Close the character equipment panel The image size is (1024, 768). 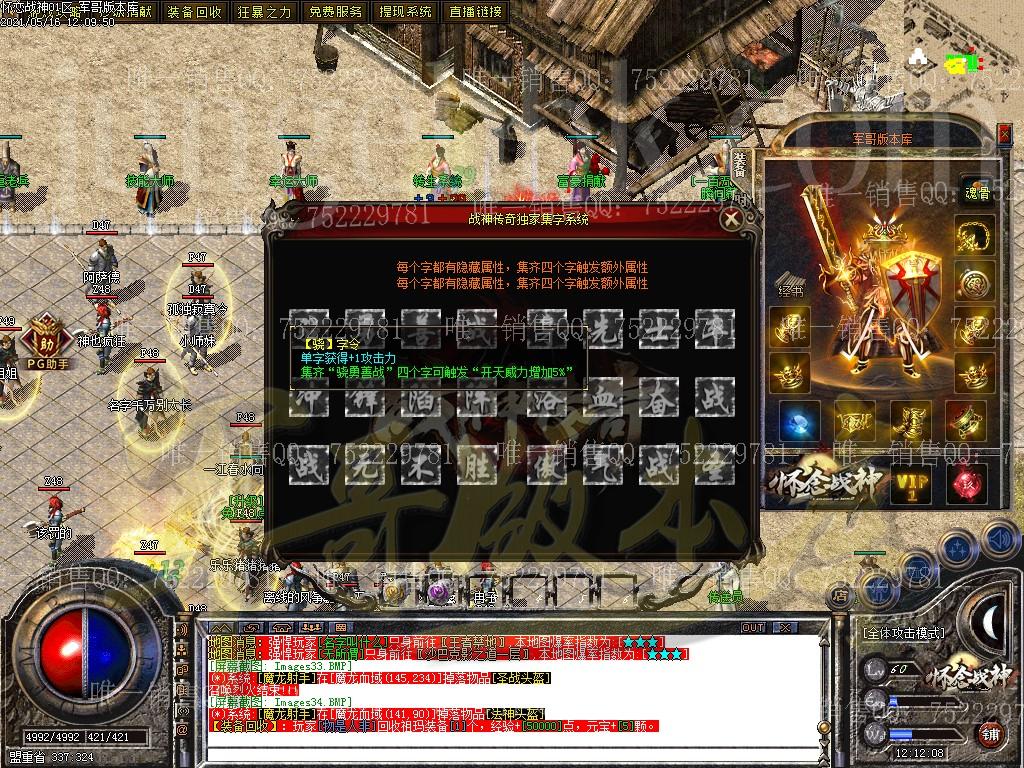[x=1003, y=133]
